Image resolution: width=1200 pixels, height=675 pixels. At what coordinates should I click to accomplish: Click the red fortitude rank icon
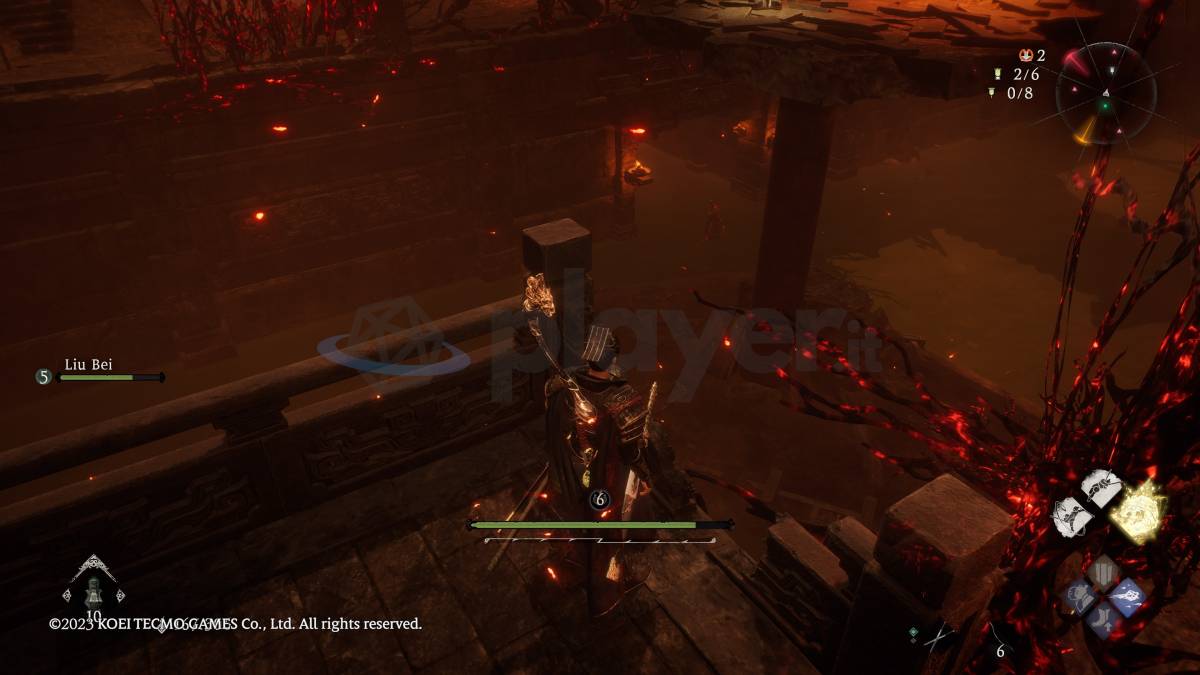click(x=1025, y=56)
